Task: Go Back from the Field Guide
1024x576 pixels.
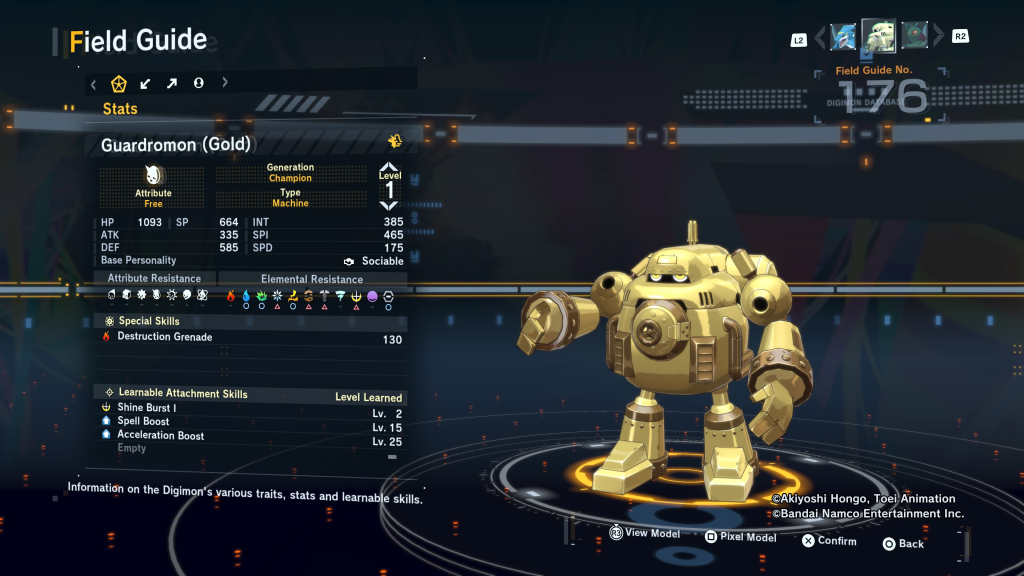Action: click(x=903, y=544)
